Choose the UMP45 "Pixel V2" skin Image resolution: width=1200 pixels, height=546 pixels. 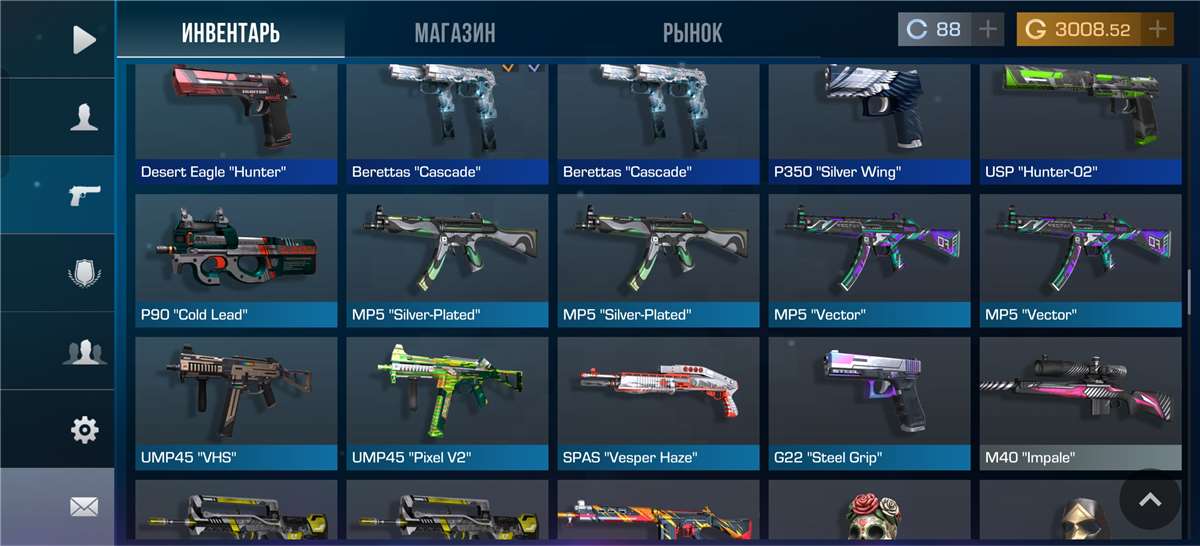click(x=447, y=403)
